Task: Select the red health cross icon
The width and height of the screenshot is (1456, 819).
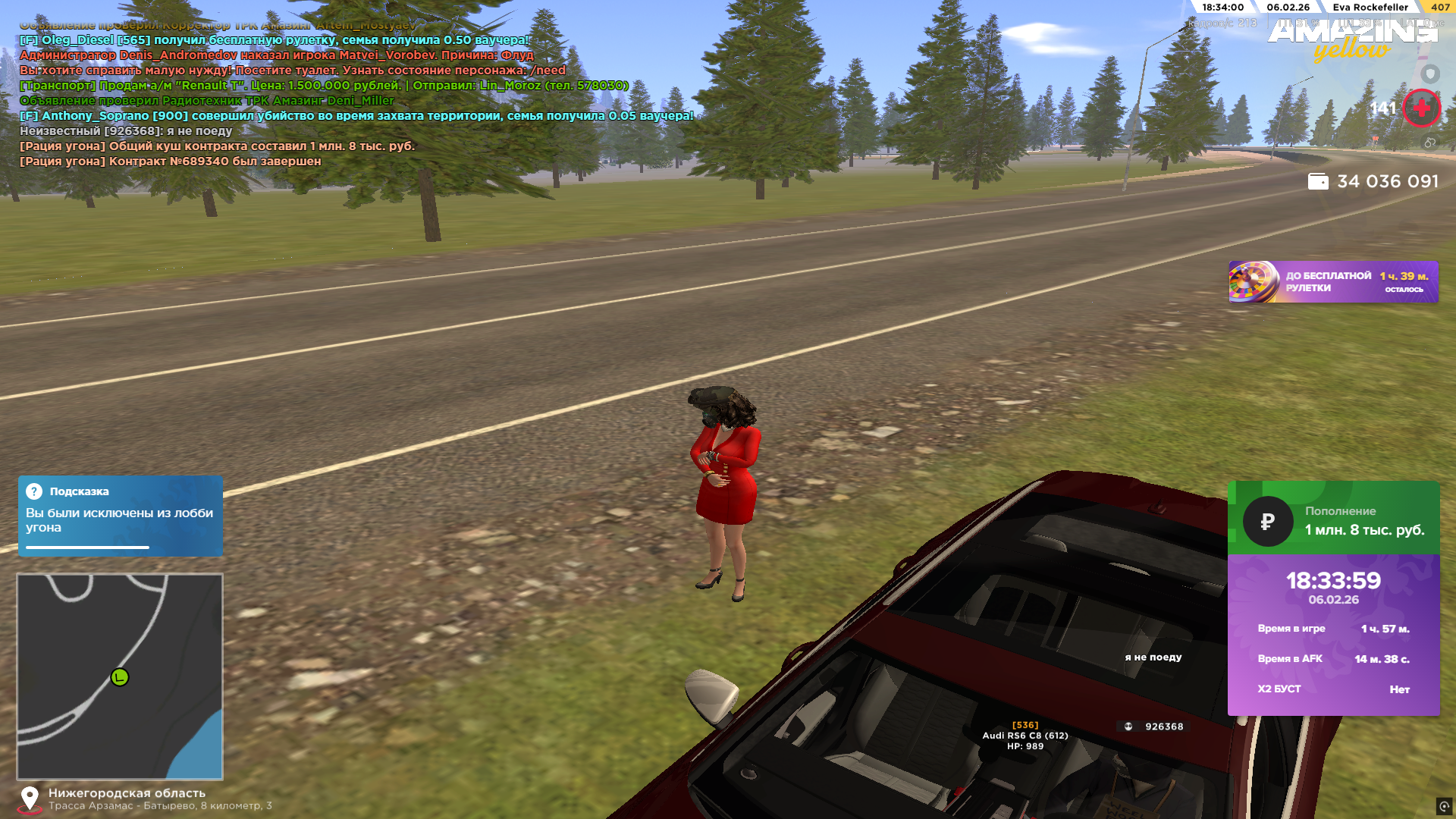Action: [x=1421, y=108]
